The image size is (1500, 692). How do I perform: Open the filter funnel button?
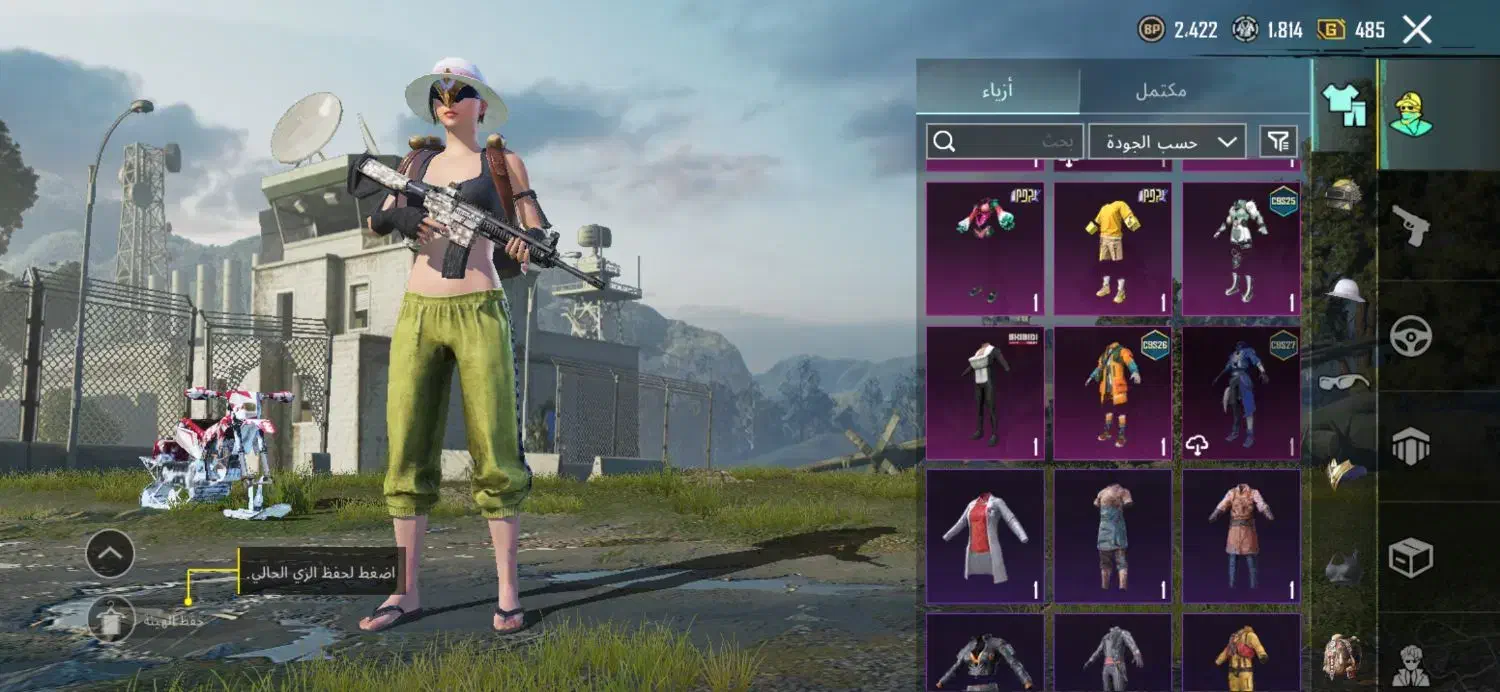[x=1279, y=142]
